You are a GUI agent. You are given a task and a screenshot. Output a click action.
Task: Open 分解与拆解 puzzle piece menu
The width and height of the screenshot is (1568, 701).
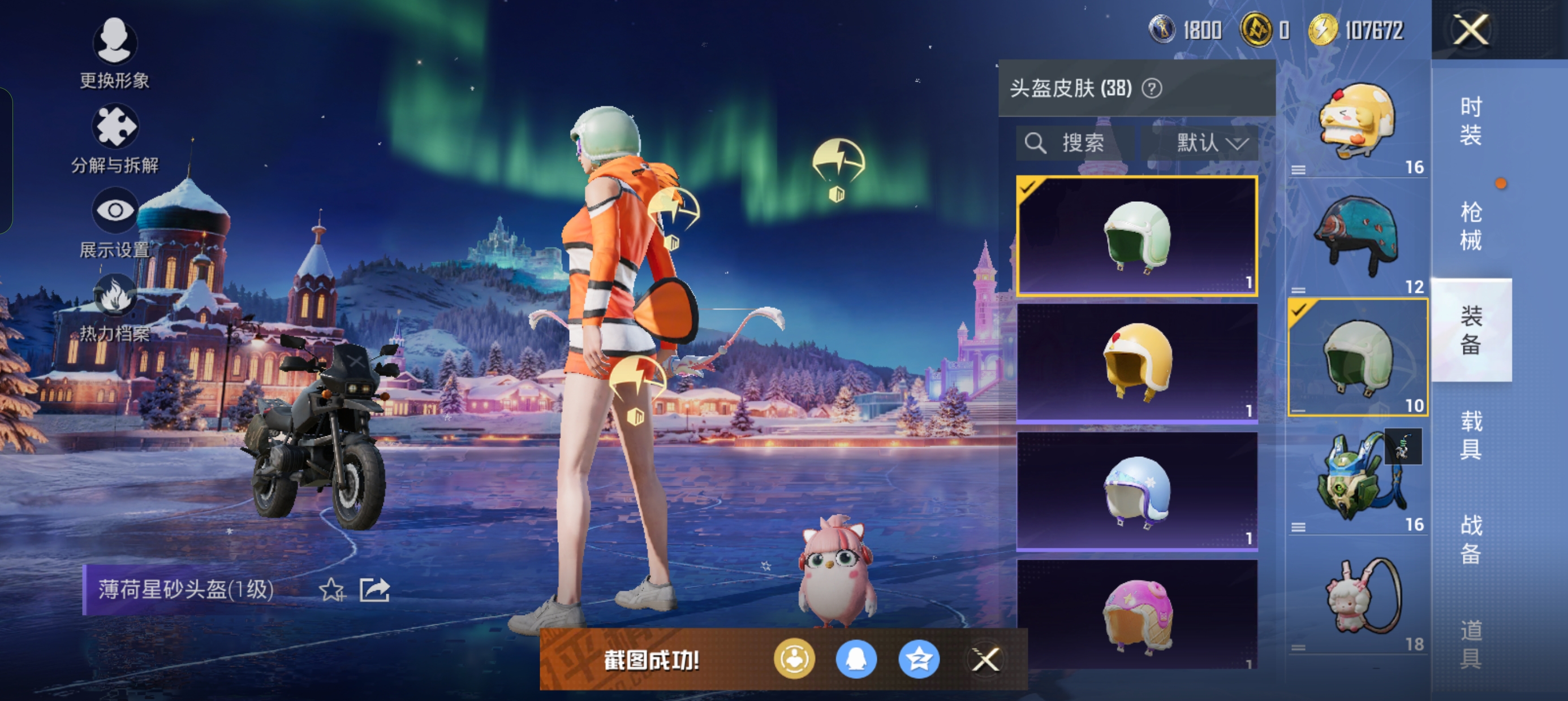pos(114,137)
